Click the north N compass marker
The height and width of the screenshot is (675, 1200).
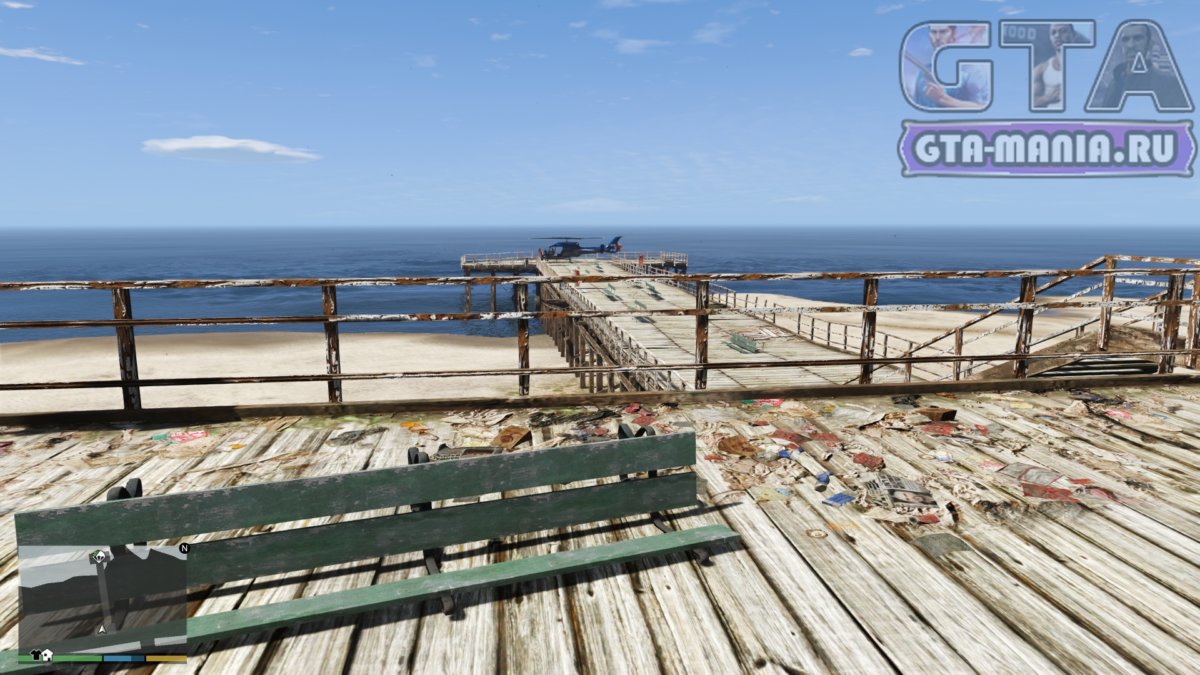(183, 549)
